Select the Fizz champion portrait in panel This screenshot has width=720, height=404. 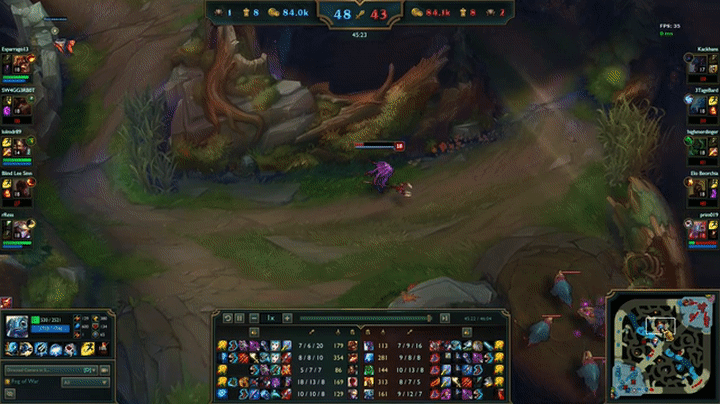17,325
